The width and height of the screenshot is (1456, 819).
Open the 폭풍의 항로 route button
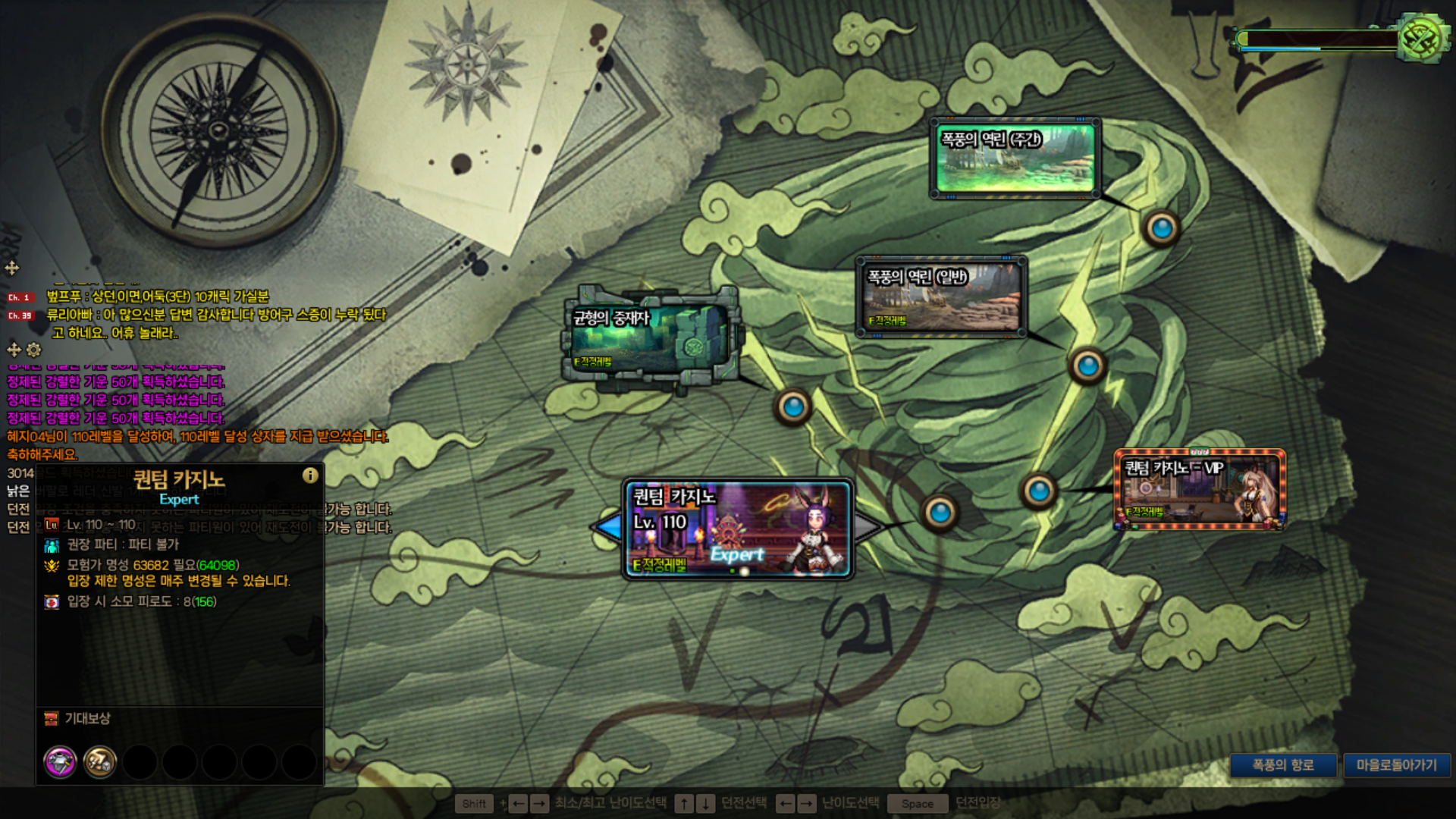click(1282, 765)
